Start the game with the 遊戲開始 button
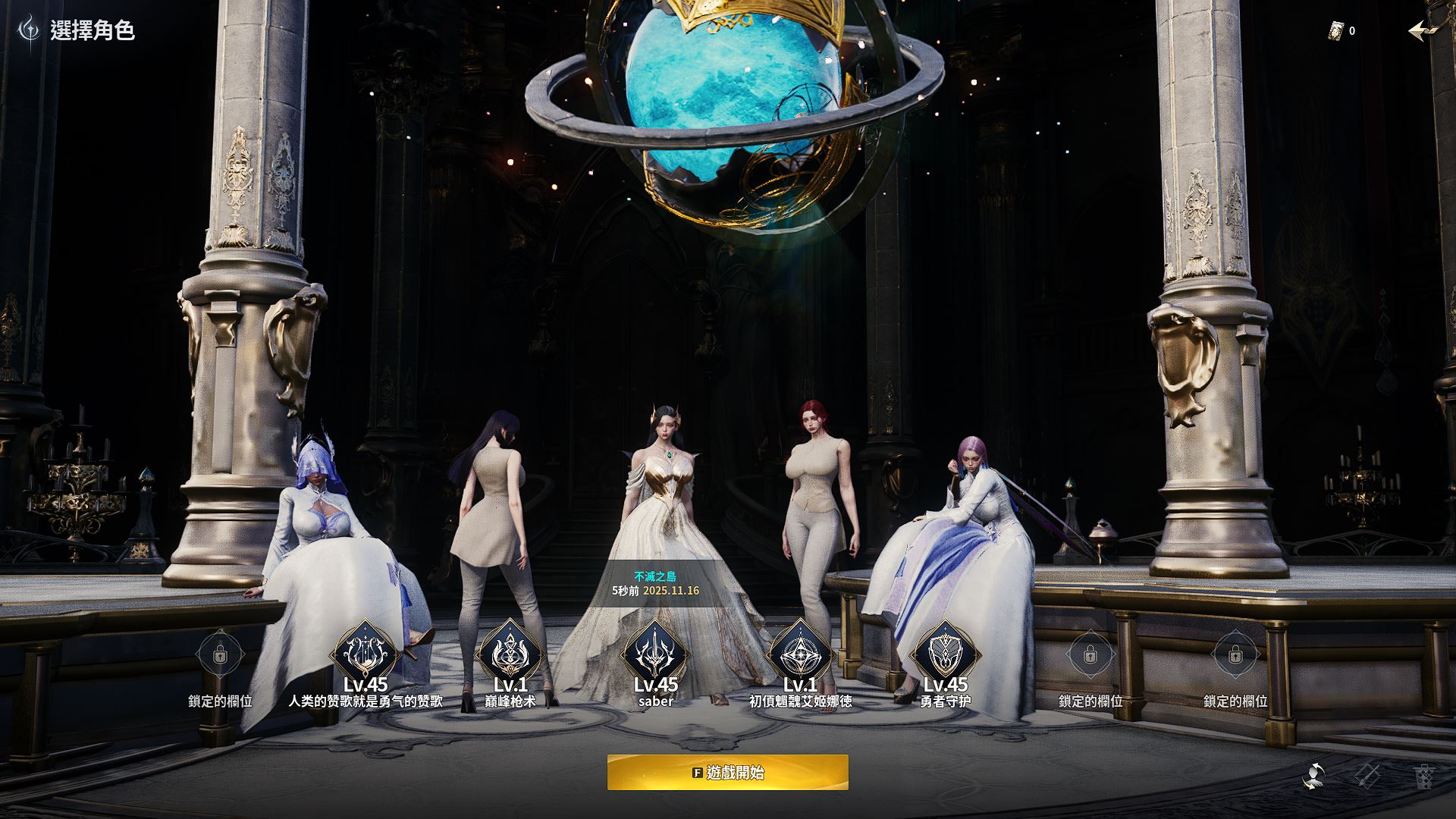This screenshot has width=1456, height=819. [x=727, y=772]
